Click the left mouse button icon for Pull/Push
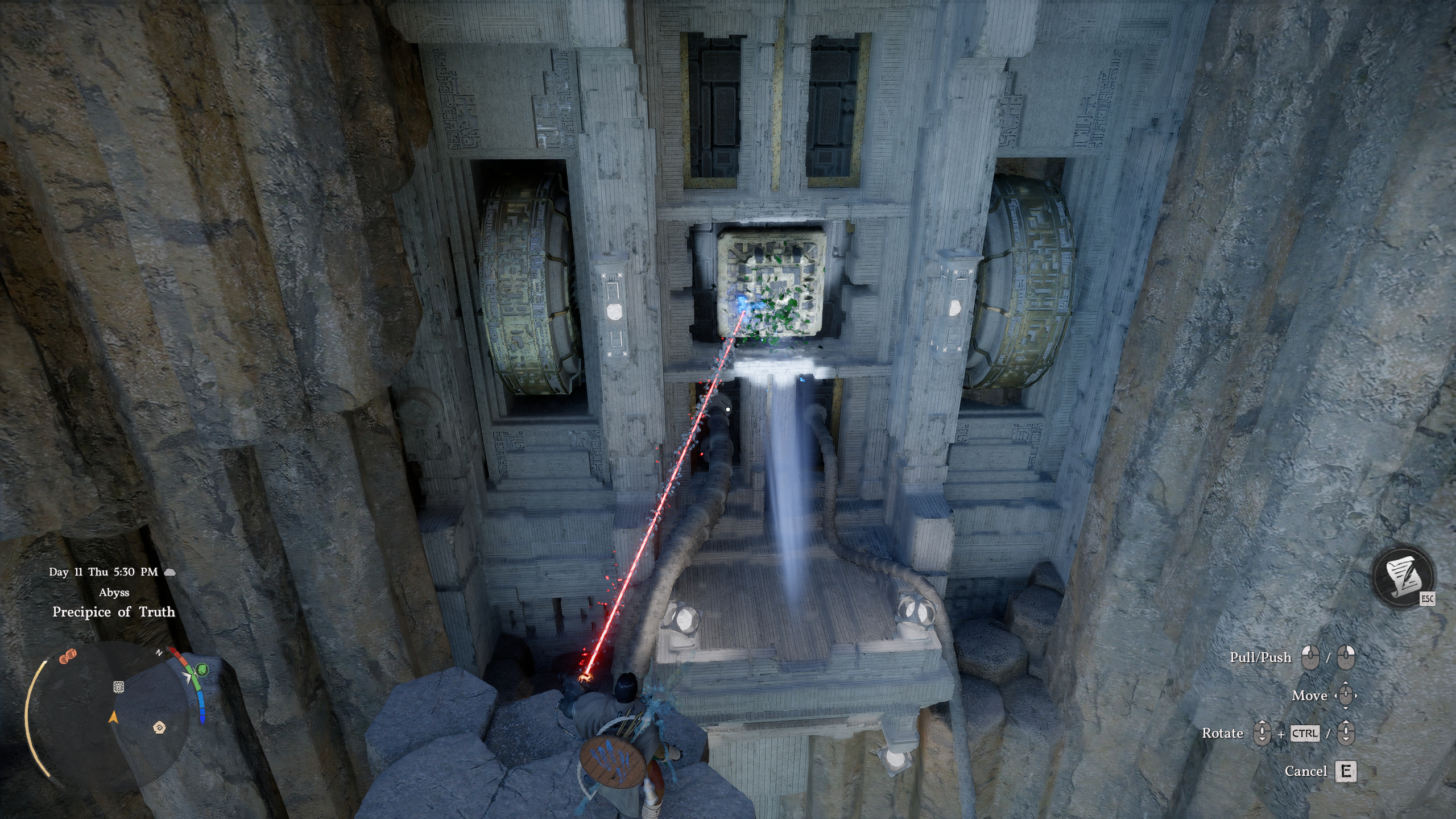 1310,657
